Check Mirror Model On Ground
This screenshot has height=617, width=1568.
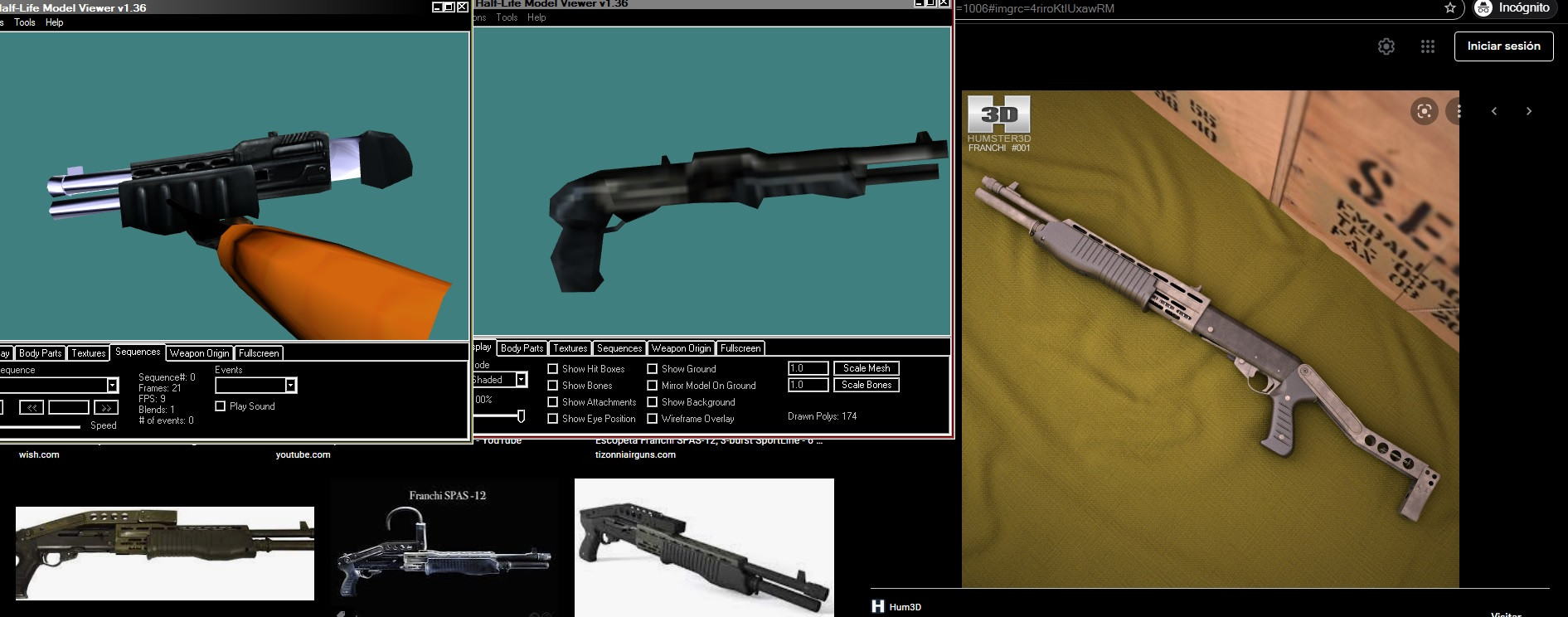tap(654, 385)
